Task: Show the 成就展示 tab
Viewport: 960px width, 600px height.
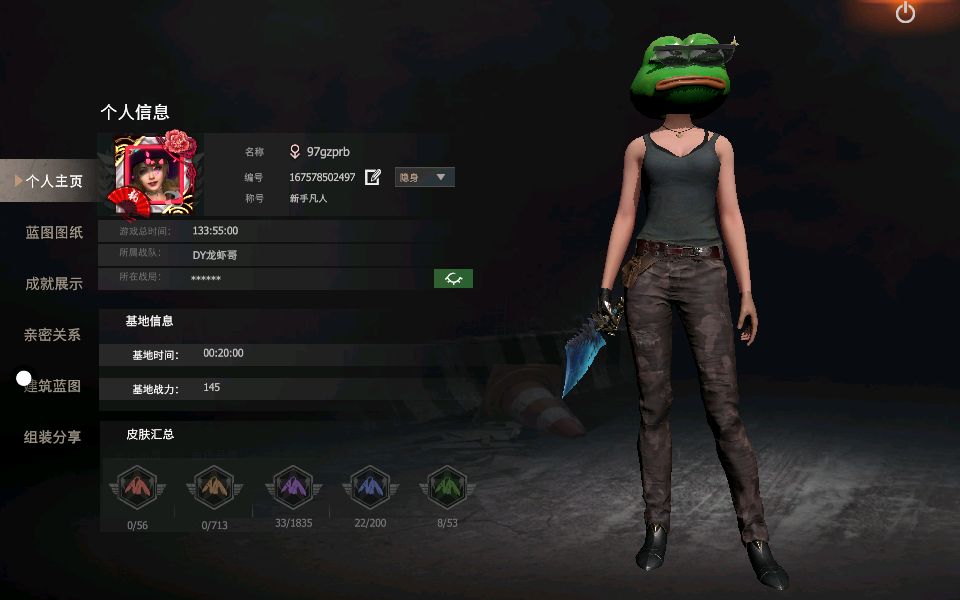Action: pos(54,284)
